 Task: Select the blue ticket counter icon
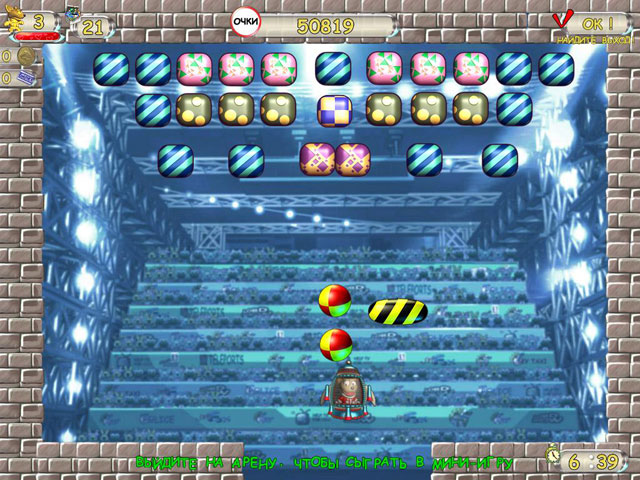pyautogui.click(x=25, y=76)
